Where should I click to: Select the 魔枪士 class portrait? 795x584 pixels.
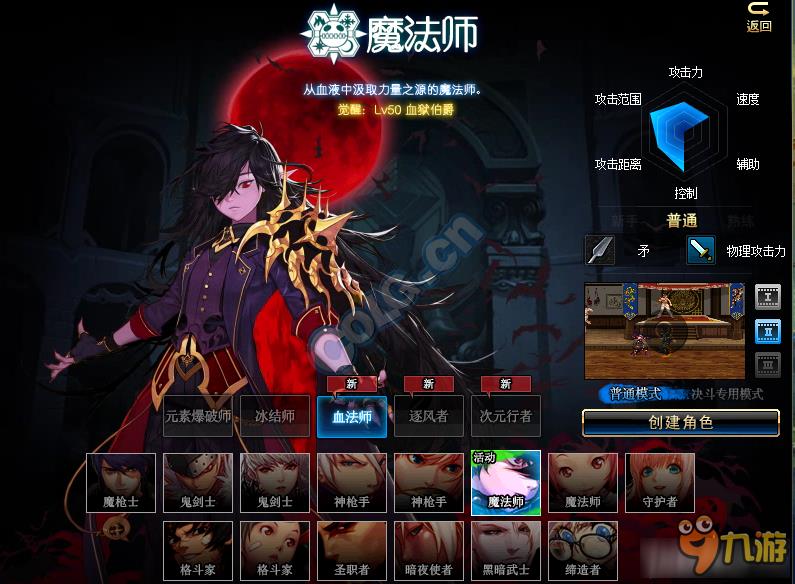(x=121, y=483)
